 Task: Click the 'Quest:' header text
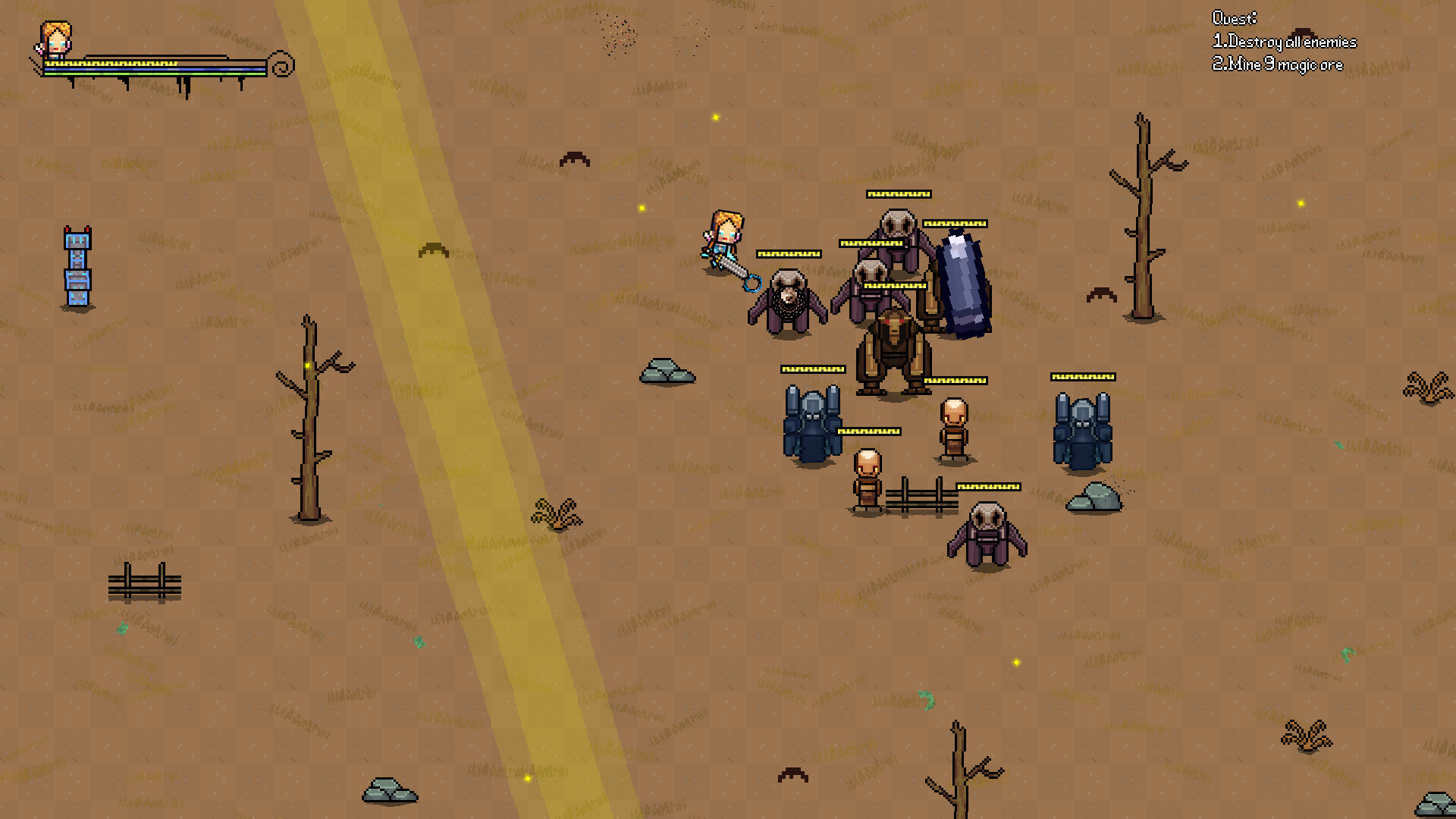(1234, 18)
